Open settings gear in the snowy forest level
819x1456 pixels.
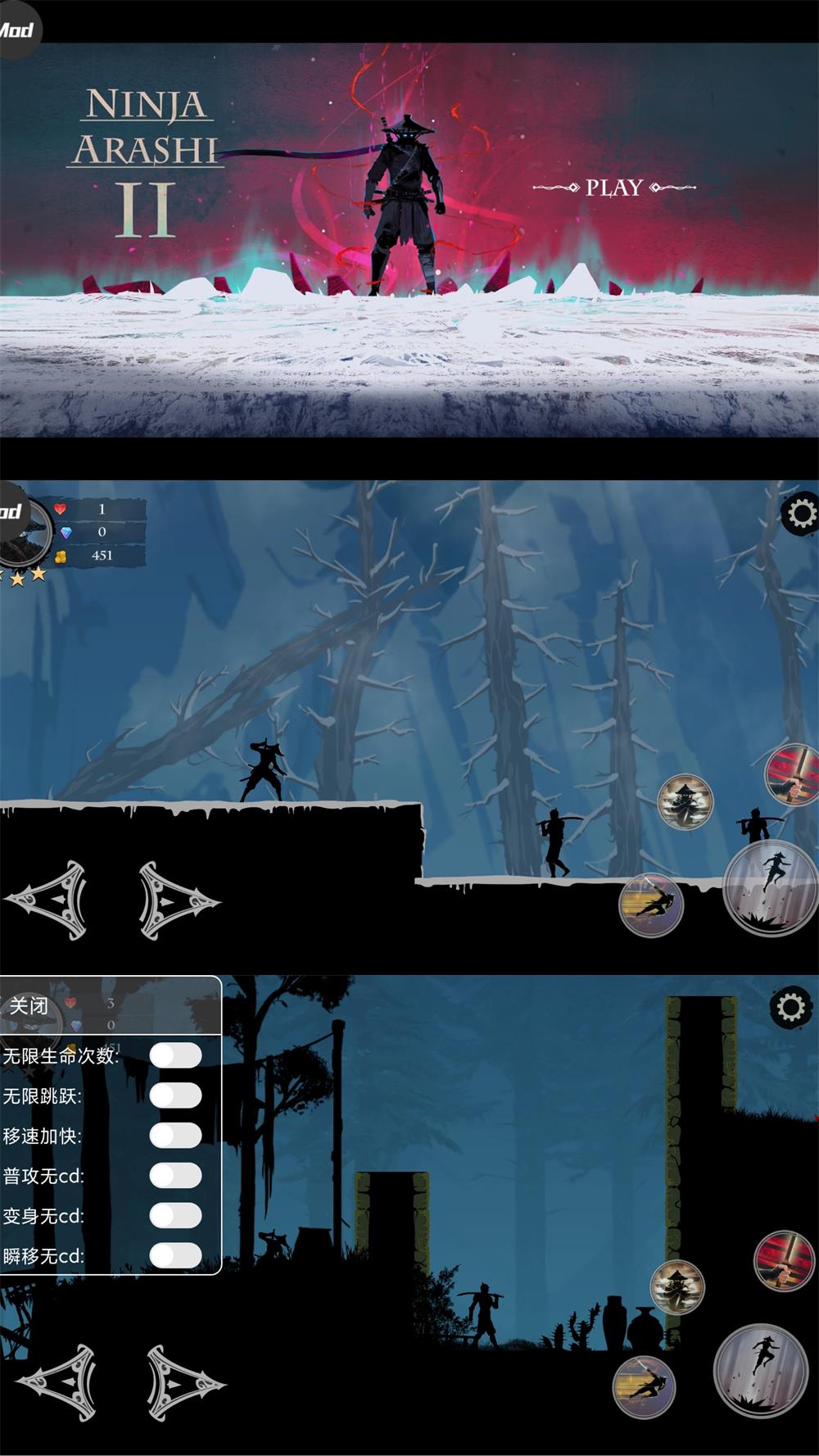pyautogui.click(x=800, y=514)
